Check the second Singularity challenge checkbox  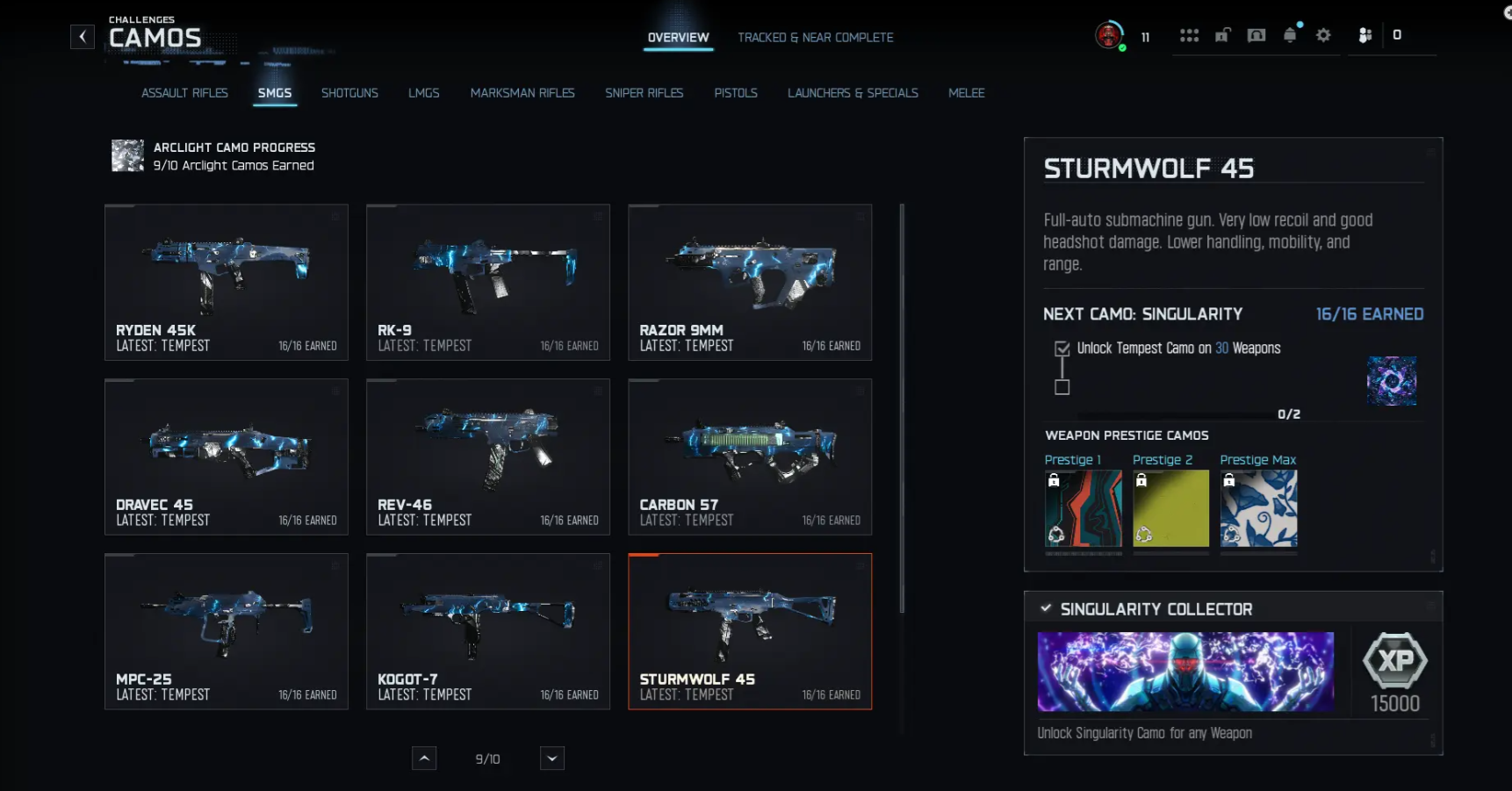[x=1062, y=386]
